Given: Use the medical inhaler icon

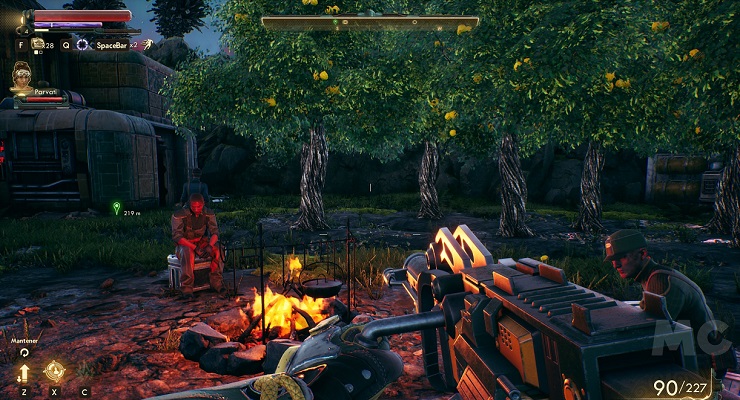Looking at the screenshot, I should pyautogui.click(x=38, y=44).
